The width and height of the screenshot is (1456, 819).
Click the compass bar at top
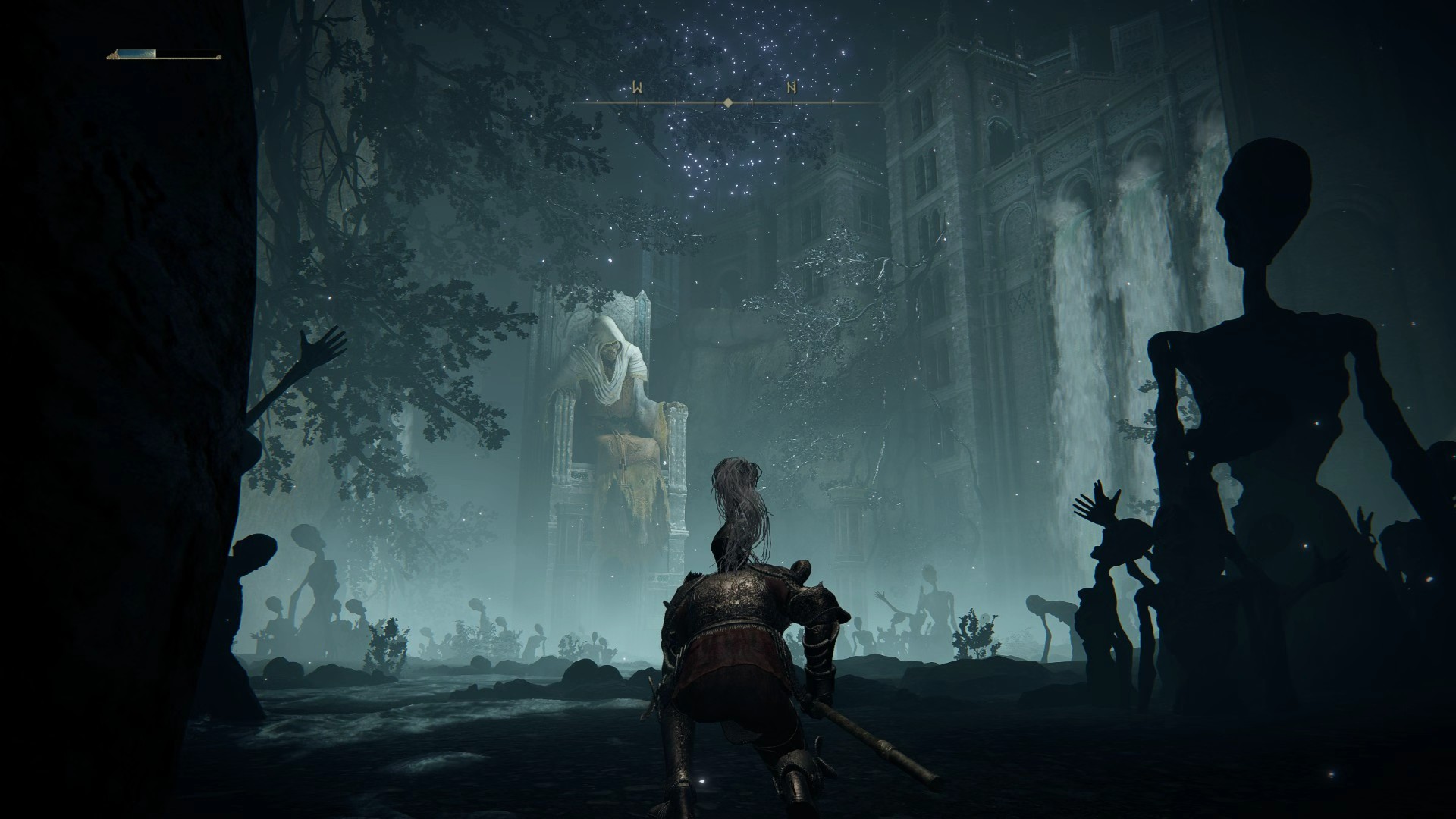click(x=726, y=101)
